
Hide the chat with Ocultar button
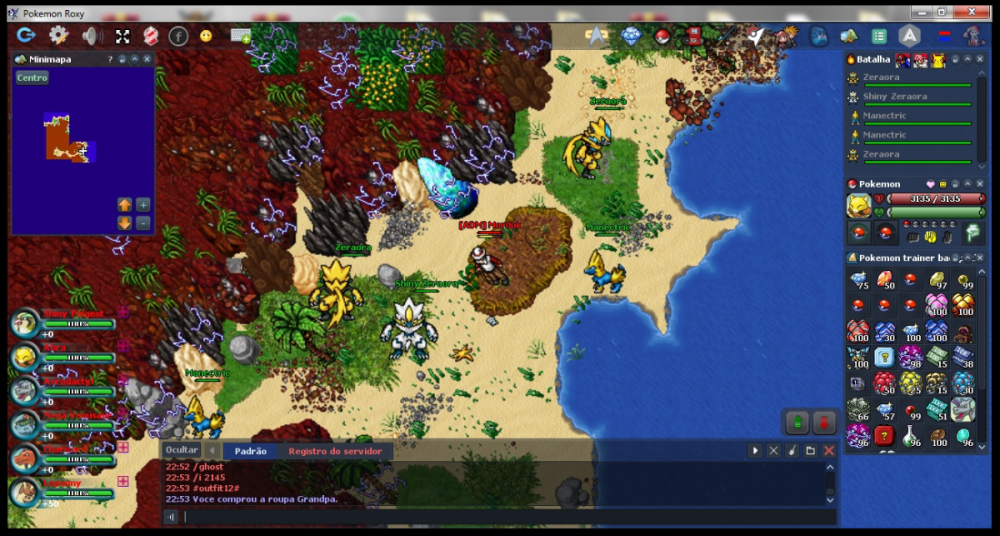click(x=181, y=450)
